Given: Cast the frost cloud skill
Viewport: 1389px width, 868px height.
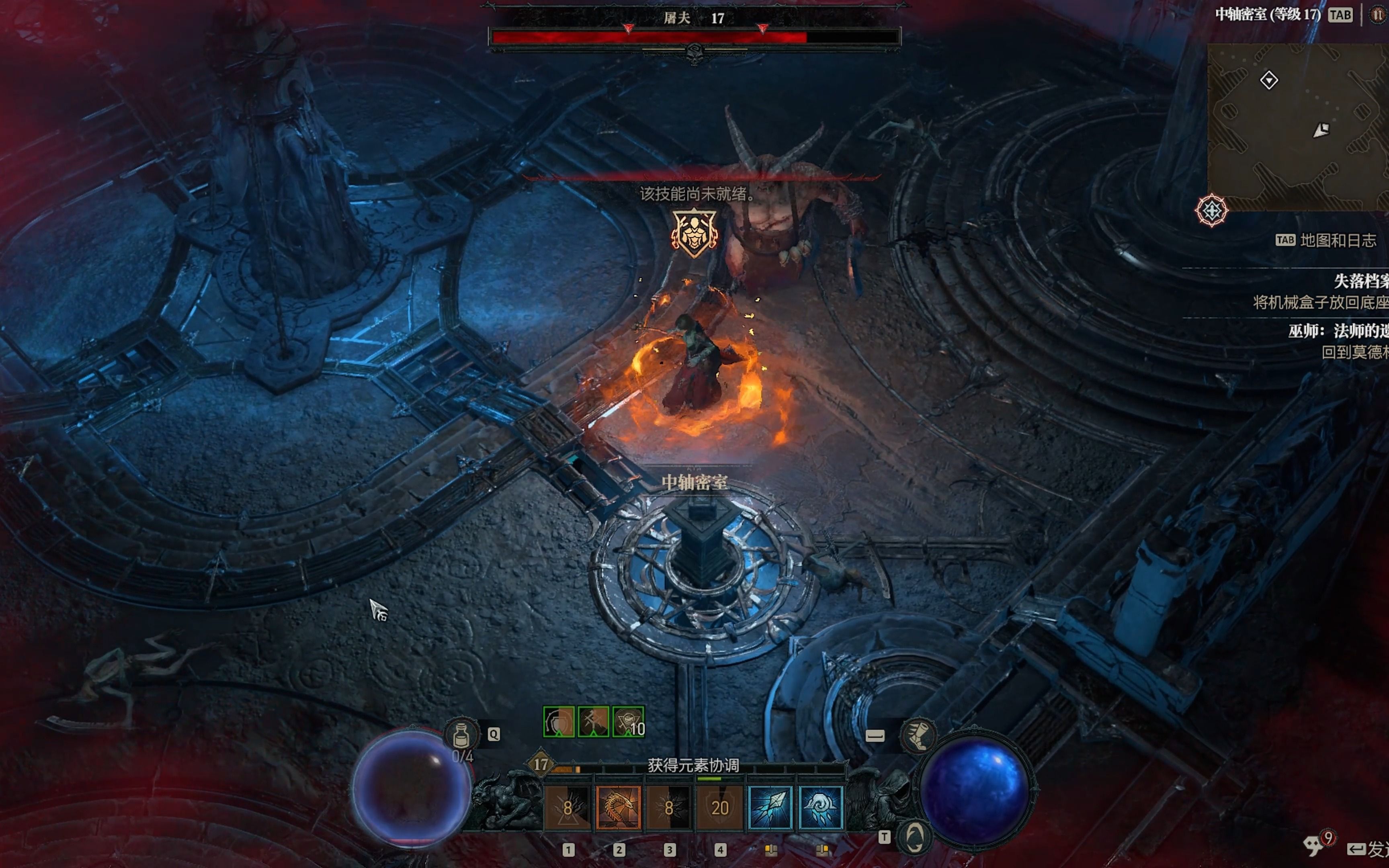Looking at the screenshot, I should (821, 808).
